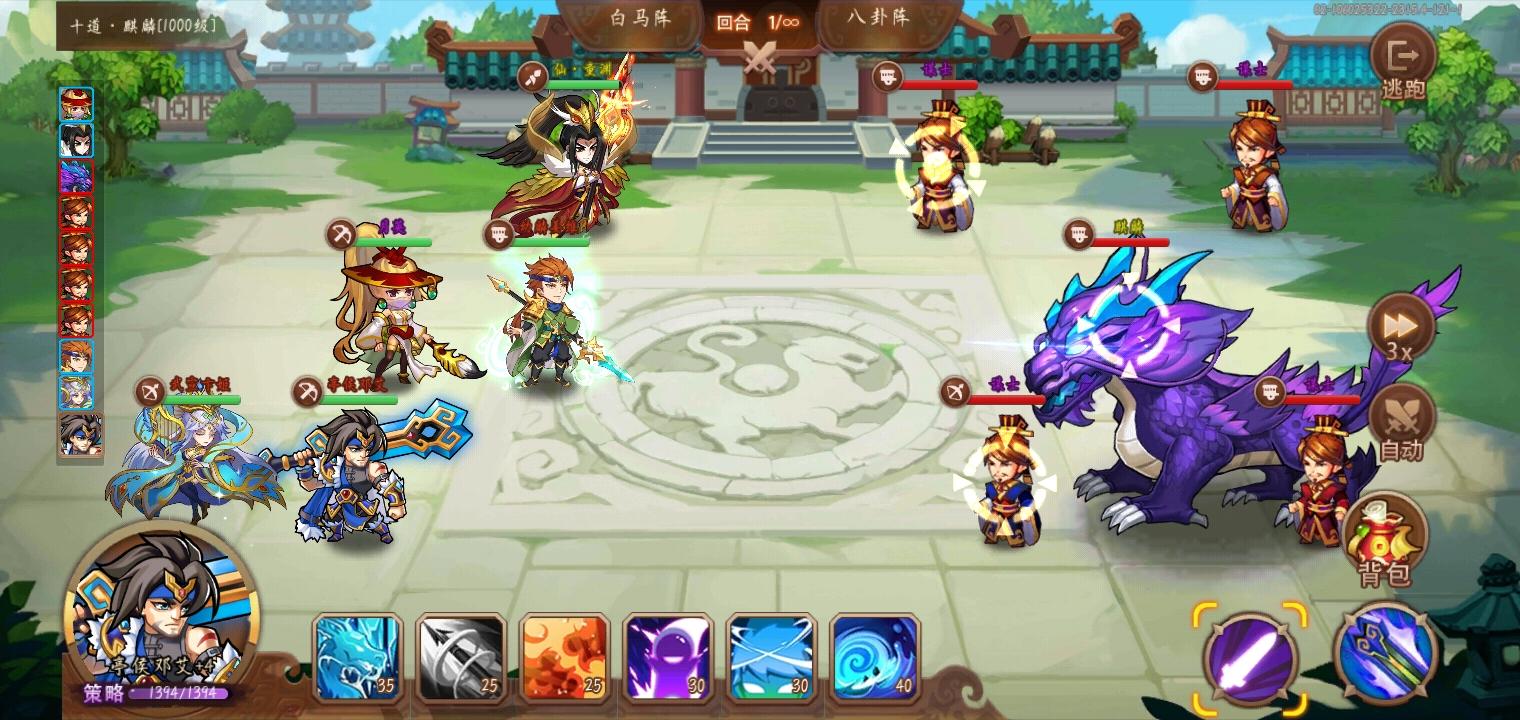The height and width of the screenshot is (720, 1520).
Task: Select the top hero in left sidebar
Action: click(78, 104)
